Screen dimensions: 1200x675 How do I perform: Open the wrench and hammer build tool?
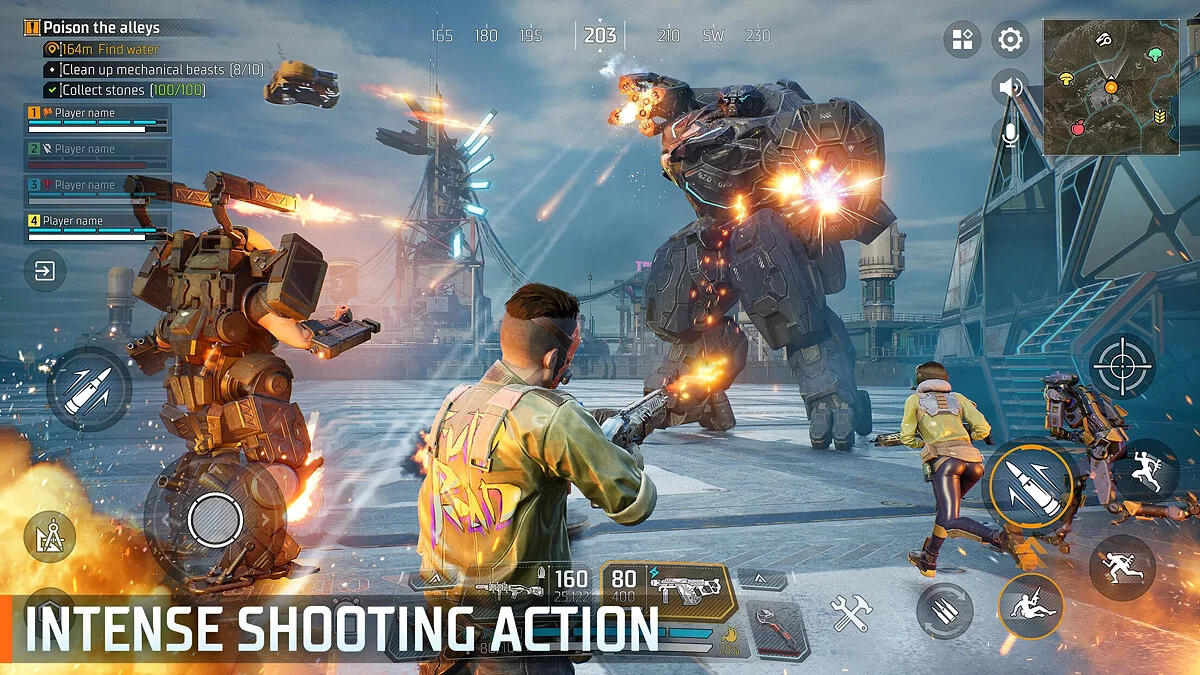tap(851, 613)
